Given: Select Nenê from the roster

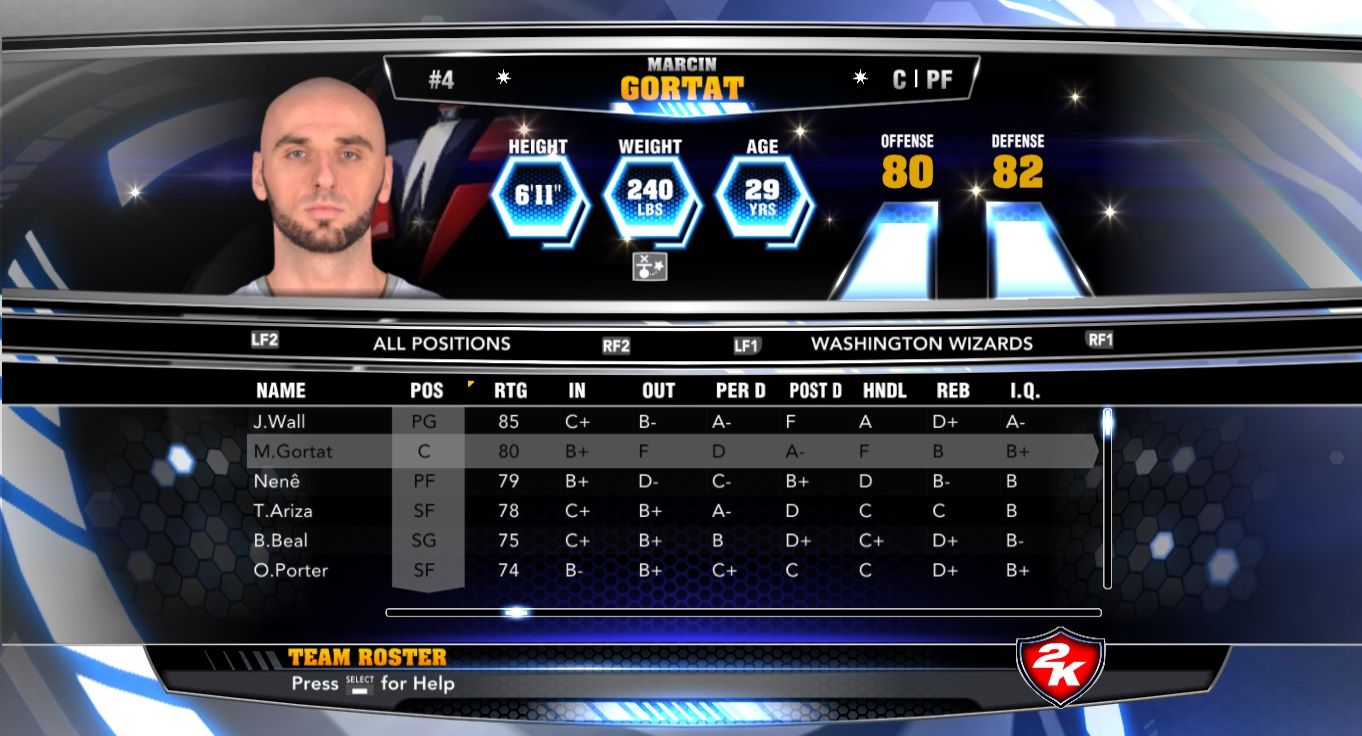Looking at the screenshot, I should click(x=276, y=481).
